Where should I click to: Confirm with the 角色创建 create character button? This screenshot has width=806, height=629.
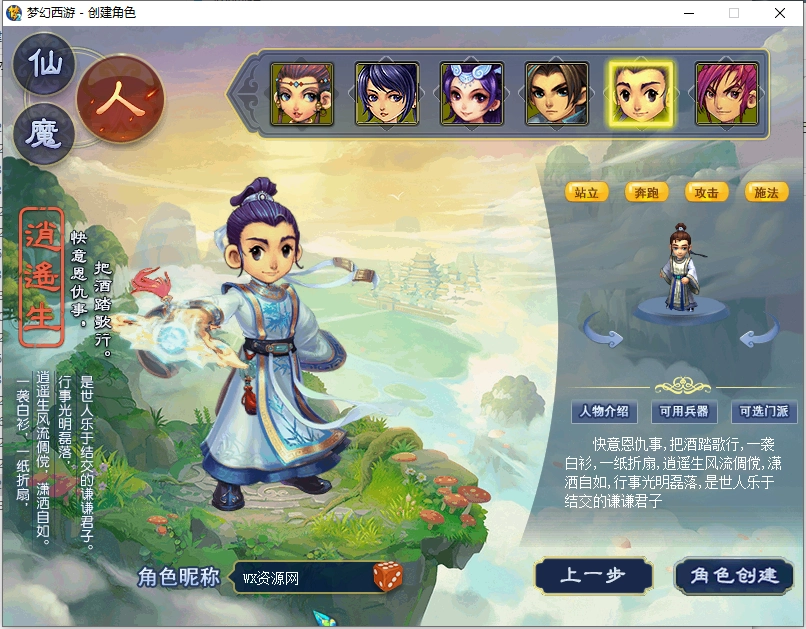coord(734,576)
